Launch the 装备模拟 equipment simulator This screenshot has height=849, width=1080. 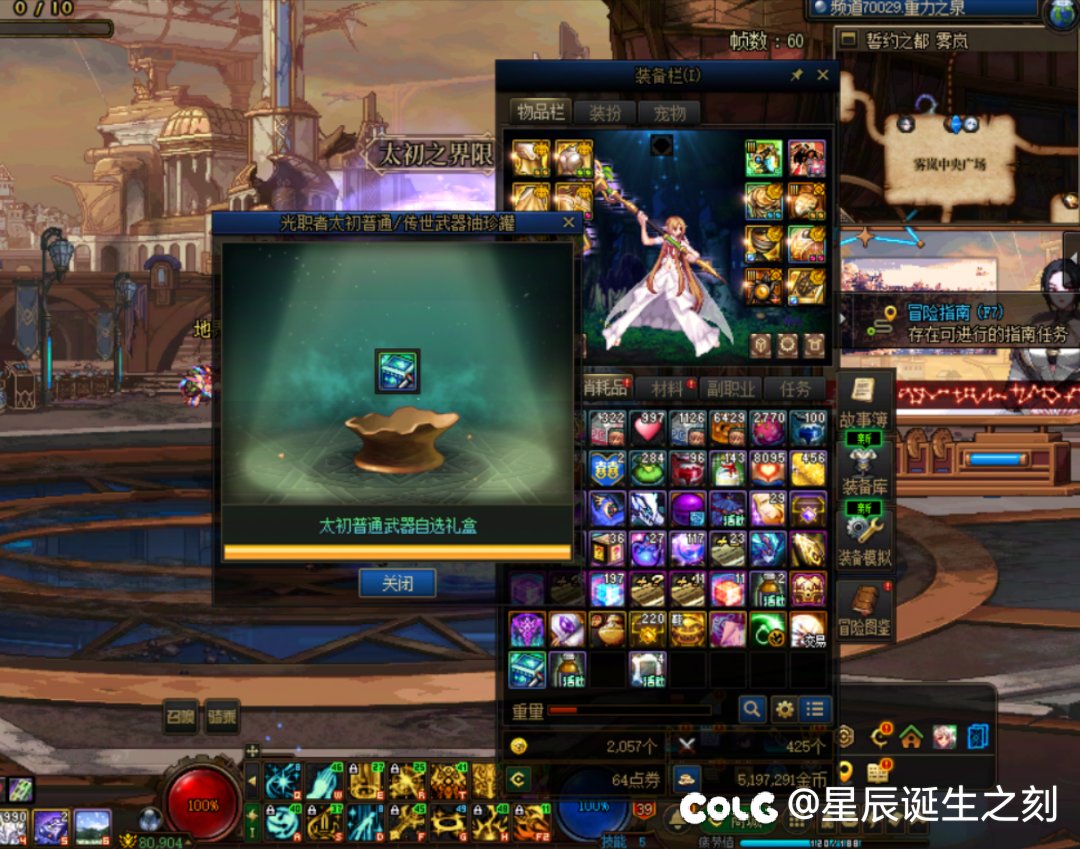862,540
